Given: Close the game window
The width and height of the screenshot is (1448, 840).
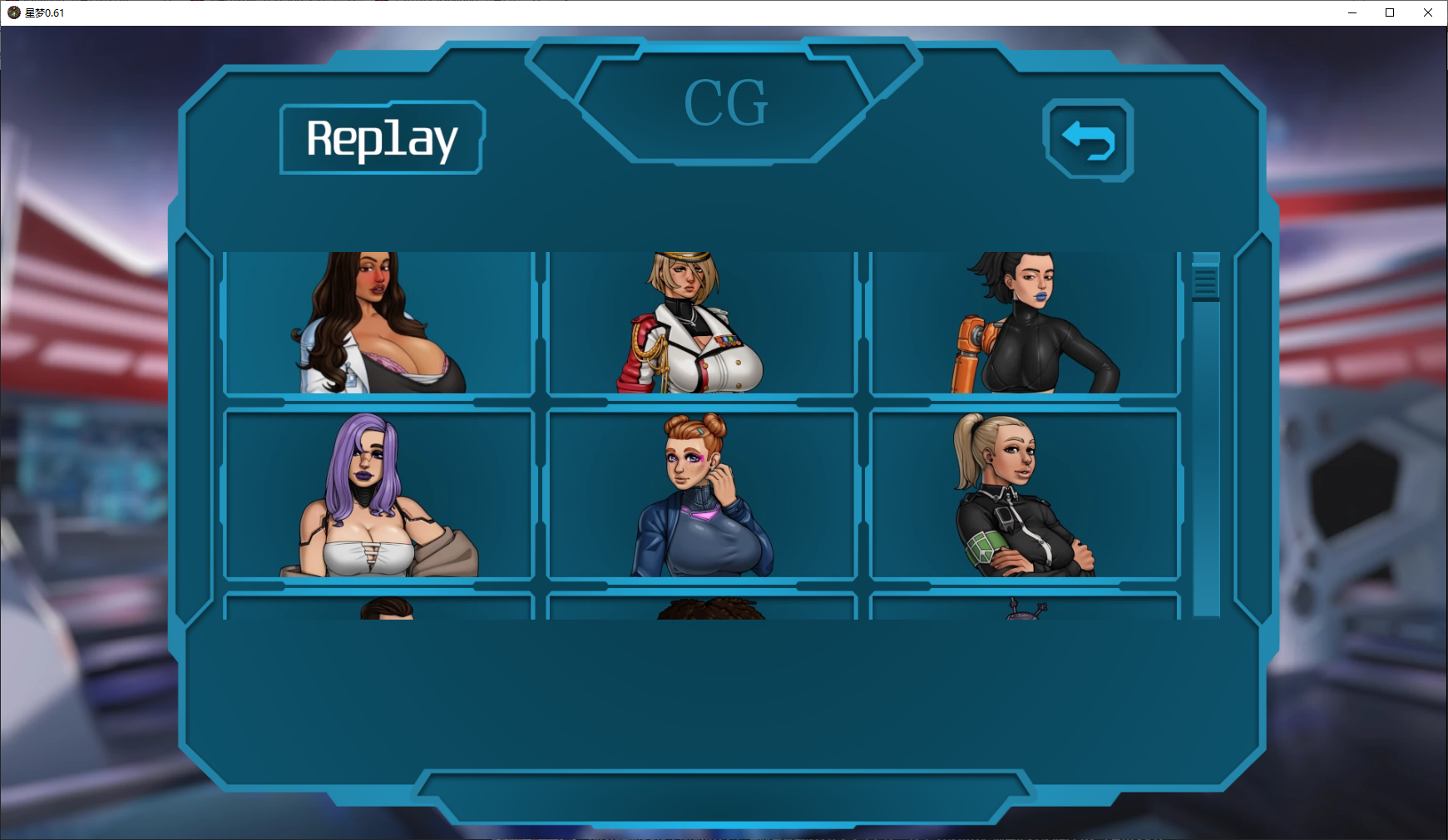Looking at the screenshot, I should (1428, 12).
